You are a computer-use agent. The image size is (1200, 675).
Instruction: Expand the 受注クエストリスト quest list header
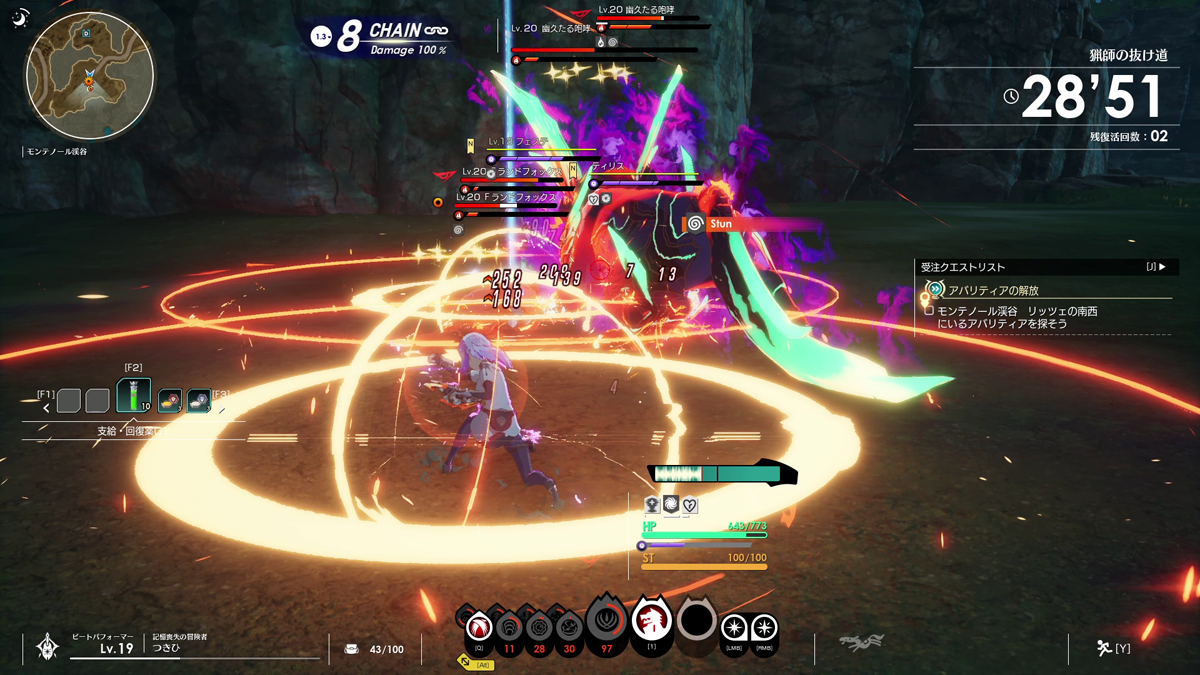(x=1043, y=267)
